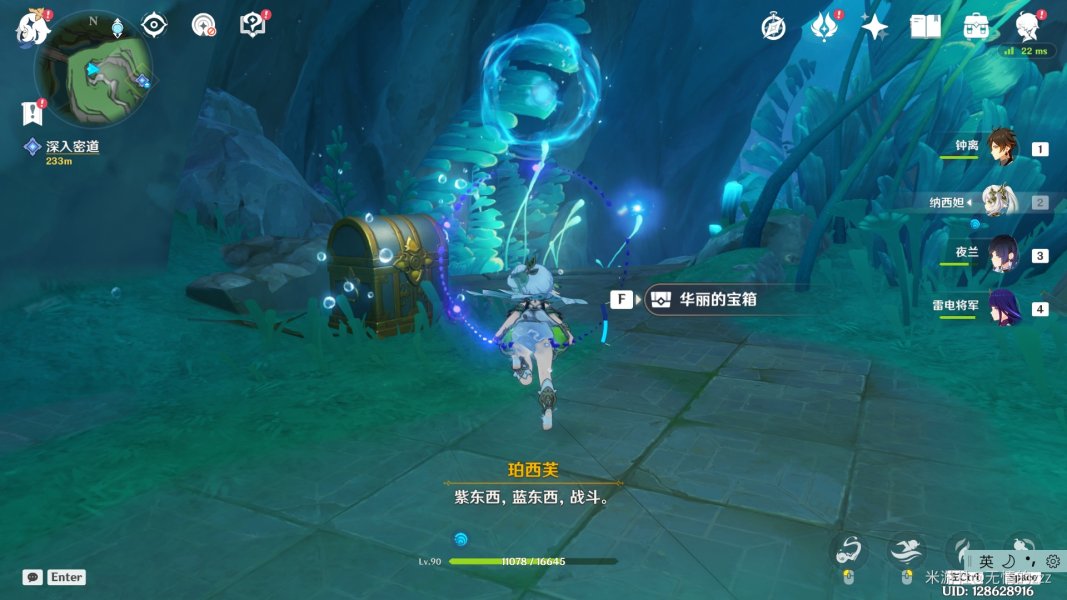The height and width of the screenshot is (600, 1067).
Task: Select the 深入密道 quest tracker
Action: [x=72, y=147]
